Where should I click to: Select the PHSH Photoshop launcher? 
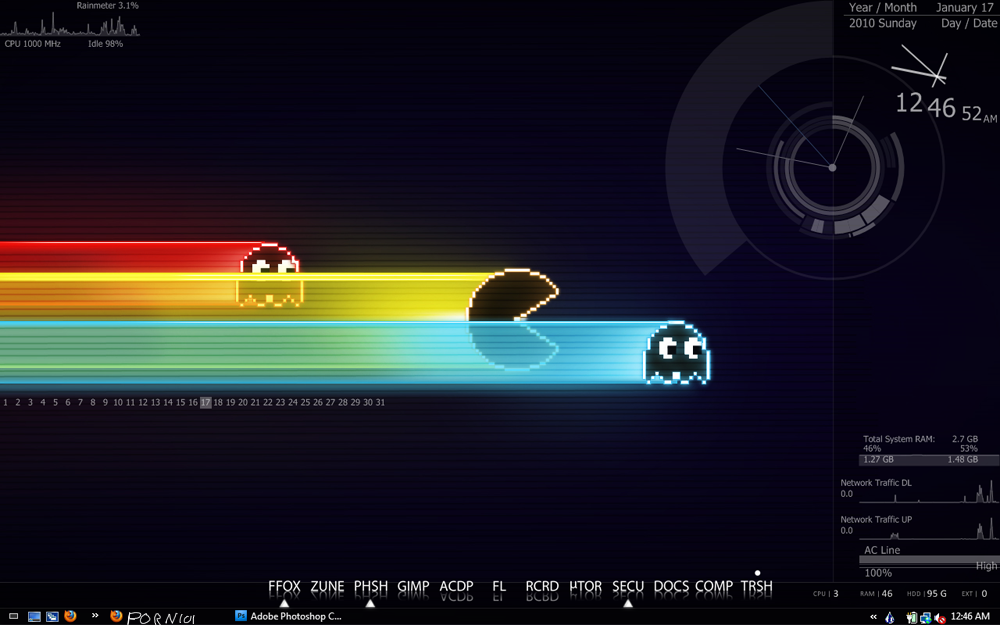coord(371,587)
